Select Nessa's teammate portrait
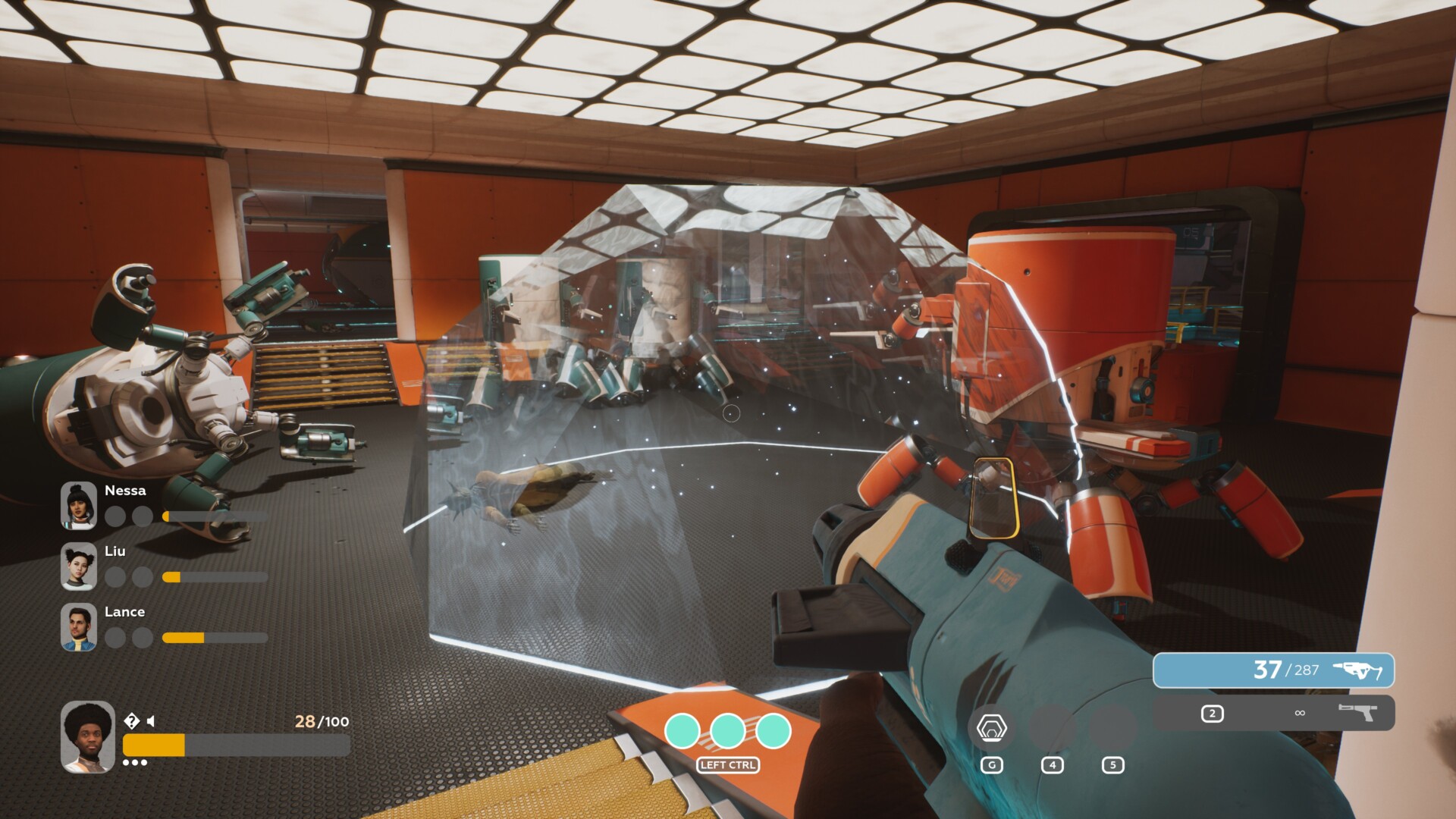The width and height of the screenshot is (1456, 819). [x=79, y=505]
